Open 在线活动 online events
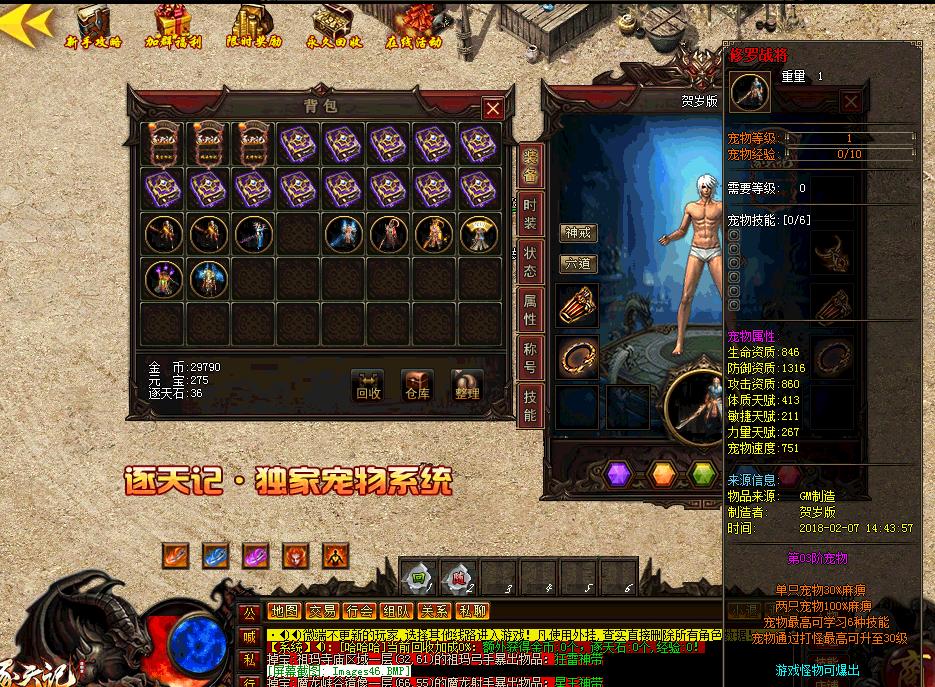This screenshot has height=687, width=935. point(413,25)
